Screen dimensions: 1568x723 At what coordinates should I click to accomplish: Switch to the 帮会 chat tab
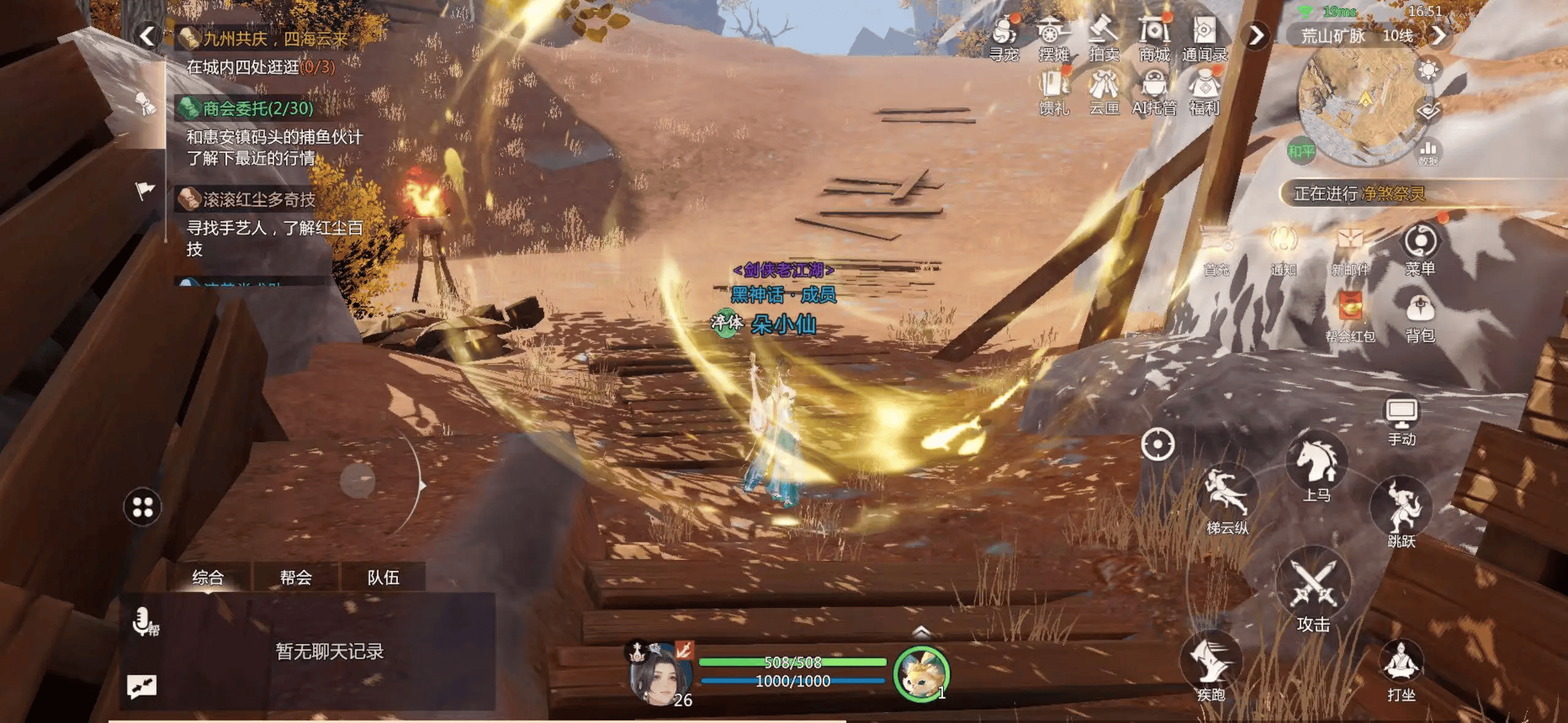[296, 577]
